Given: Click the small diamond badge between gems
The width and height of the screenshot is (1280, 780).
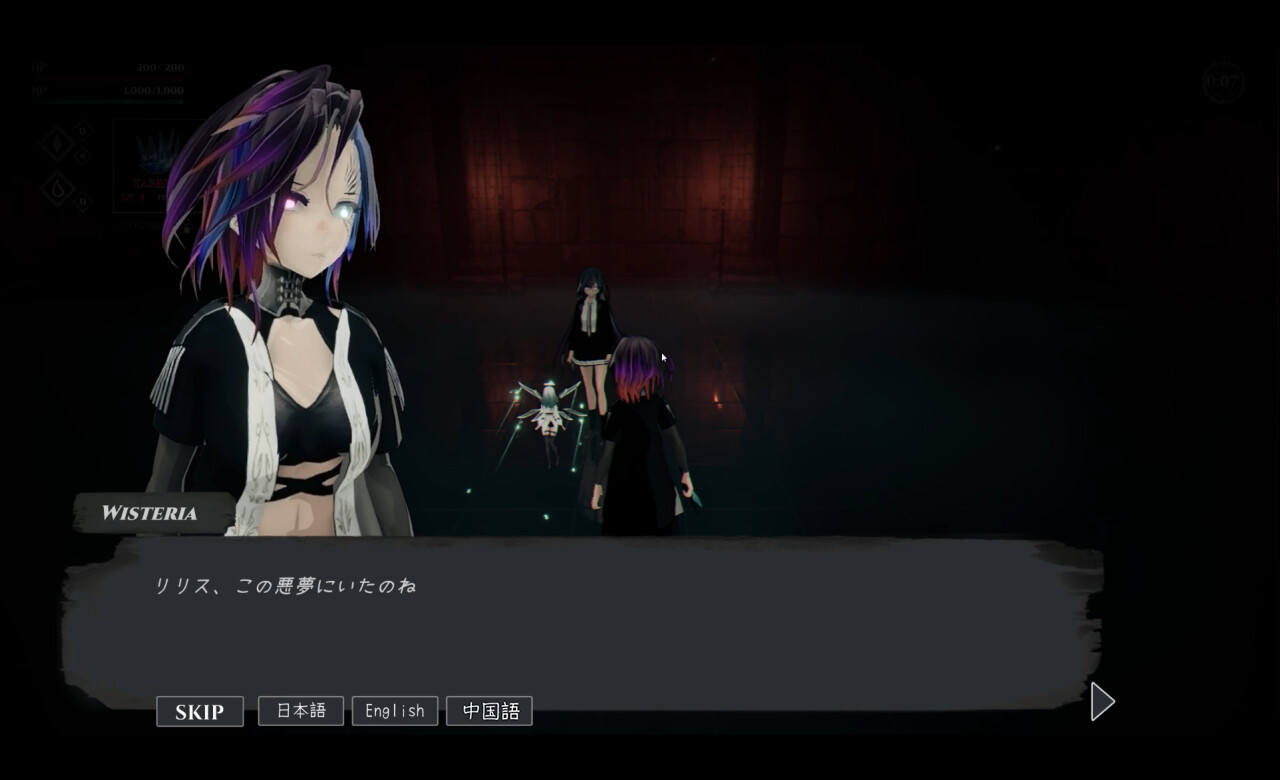Looking at the screenshot, I should [83, 156].
